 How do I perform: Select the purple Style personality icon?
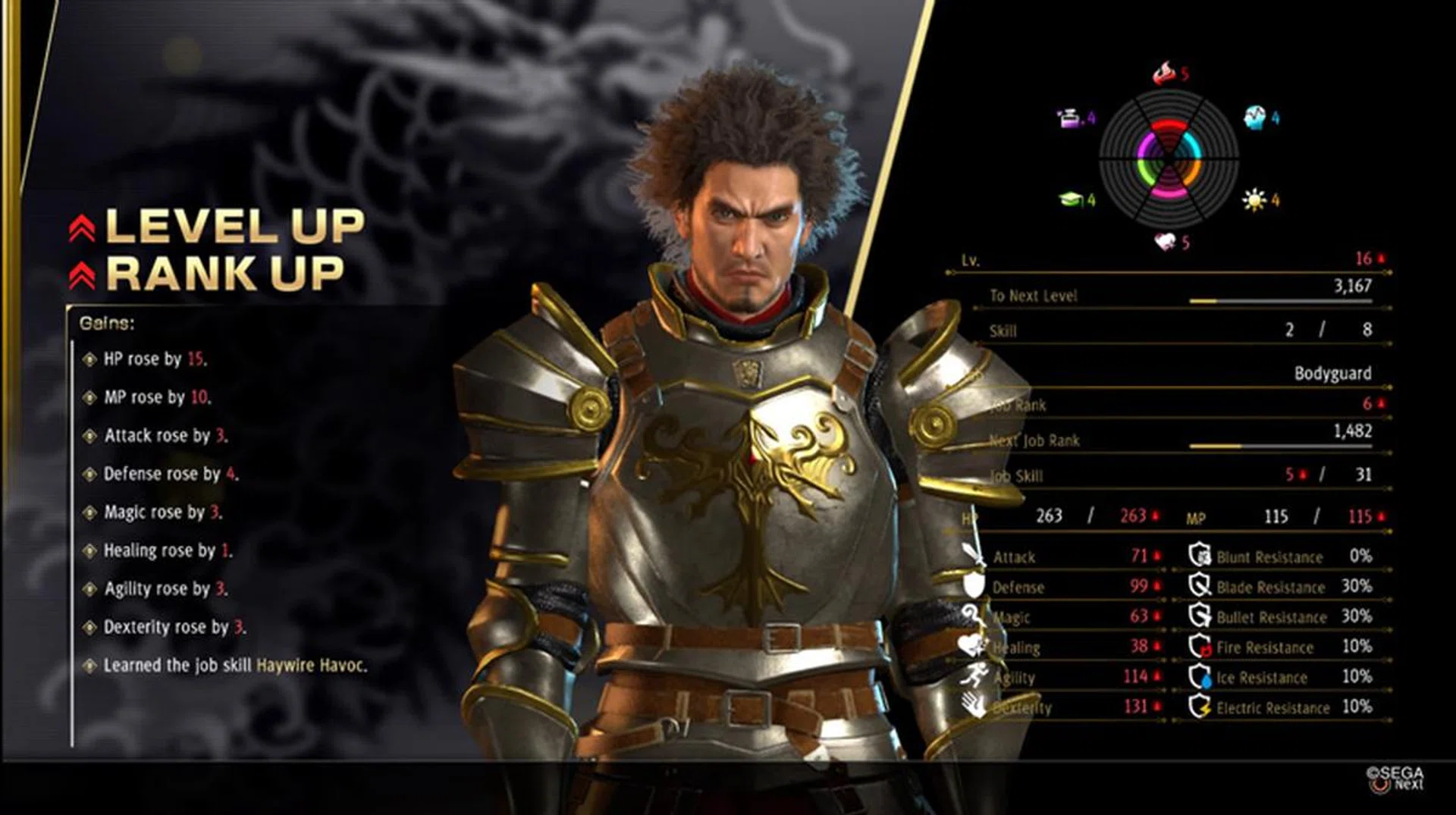pyautogui.click(x=1070, y=118)
